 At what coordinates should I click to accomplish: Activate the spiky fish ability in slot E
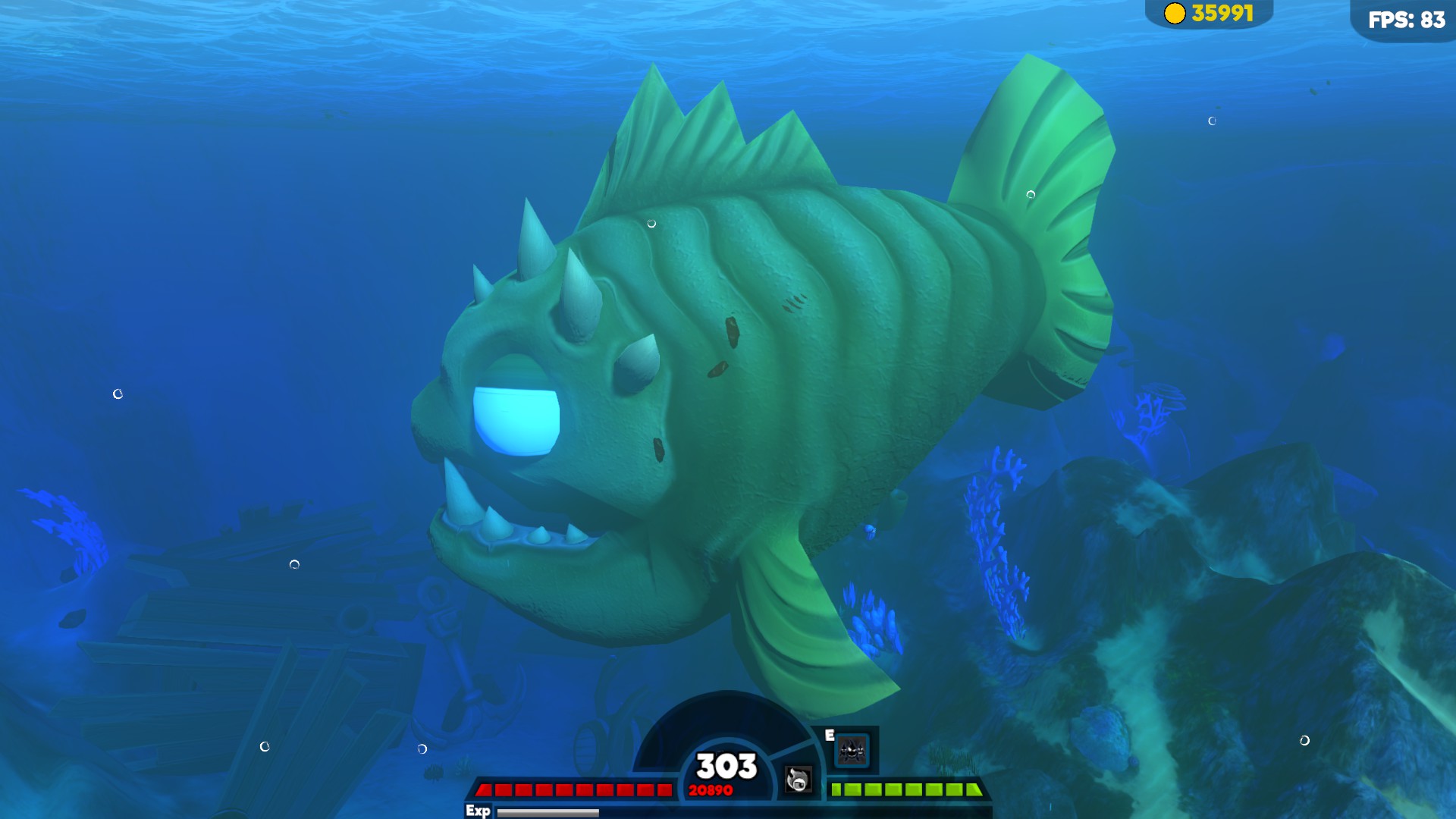click(852, 751)
